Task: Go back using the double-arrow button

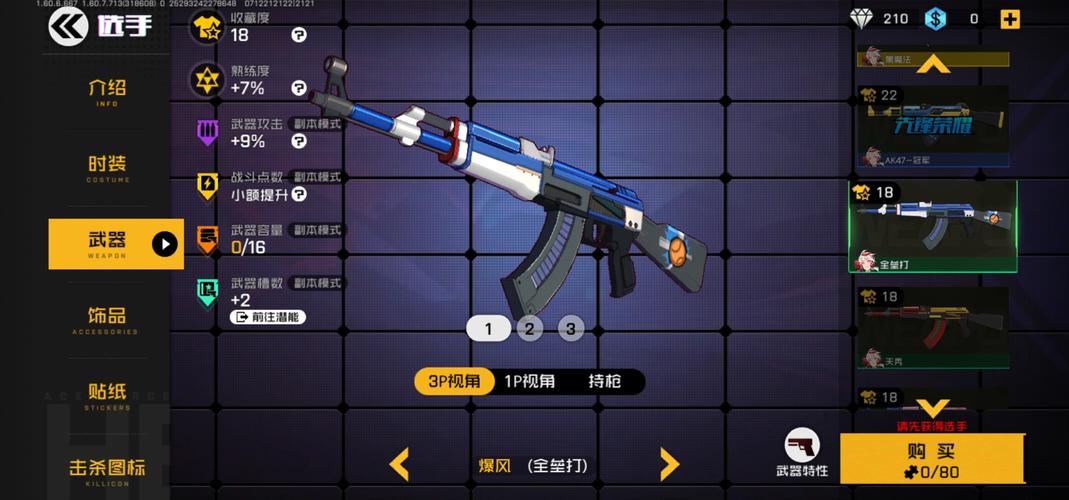Action: tap(68, 26)
